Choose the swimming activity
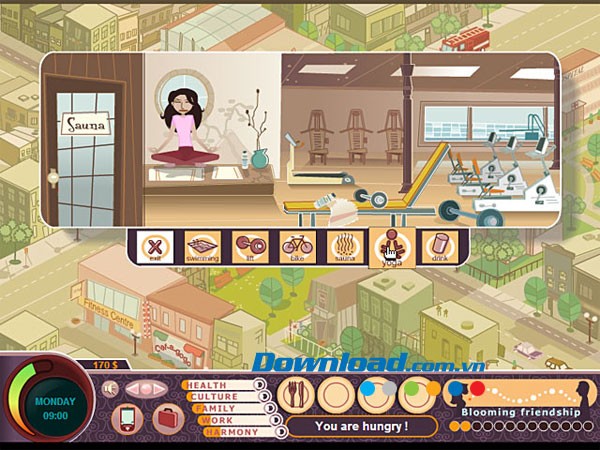The height and width of the screenshot is (450, 600). [x=201, y=246]
